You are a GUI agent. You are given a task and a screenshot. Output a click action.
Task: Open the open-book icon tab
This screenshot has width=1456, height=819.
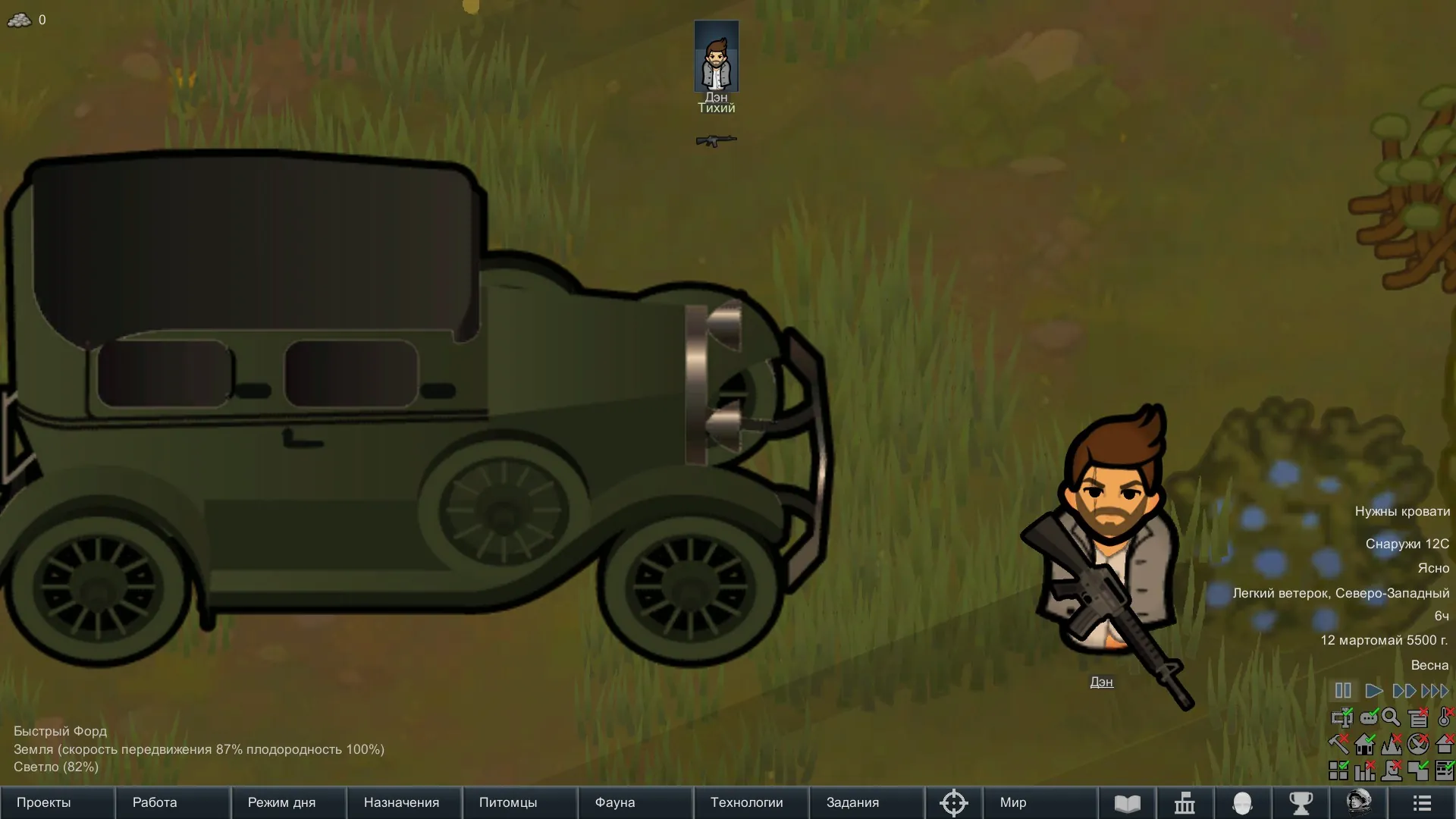pyautogui.click(x=1127, y=802)
